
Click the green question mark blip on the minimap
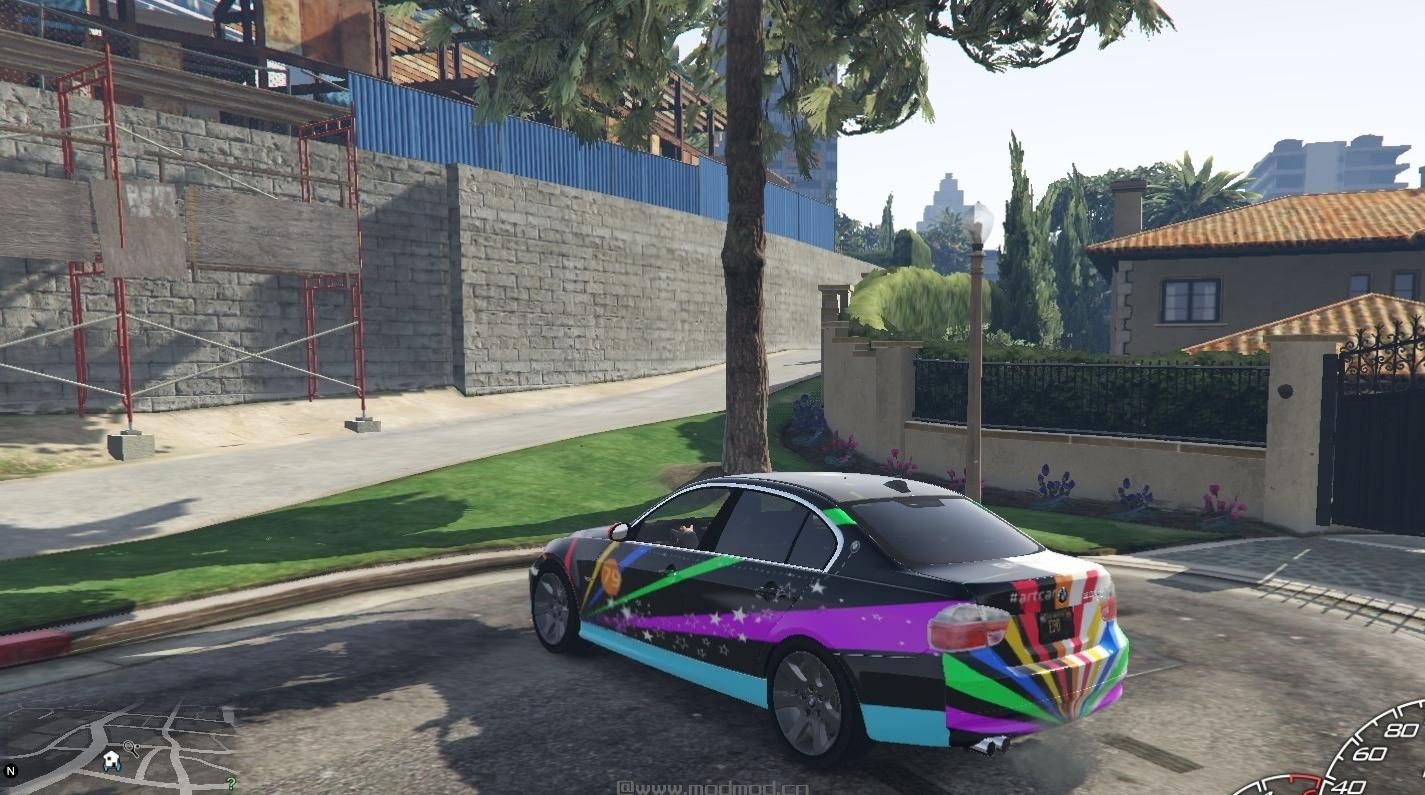tap(231, 782)
